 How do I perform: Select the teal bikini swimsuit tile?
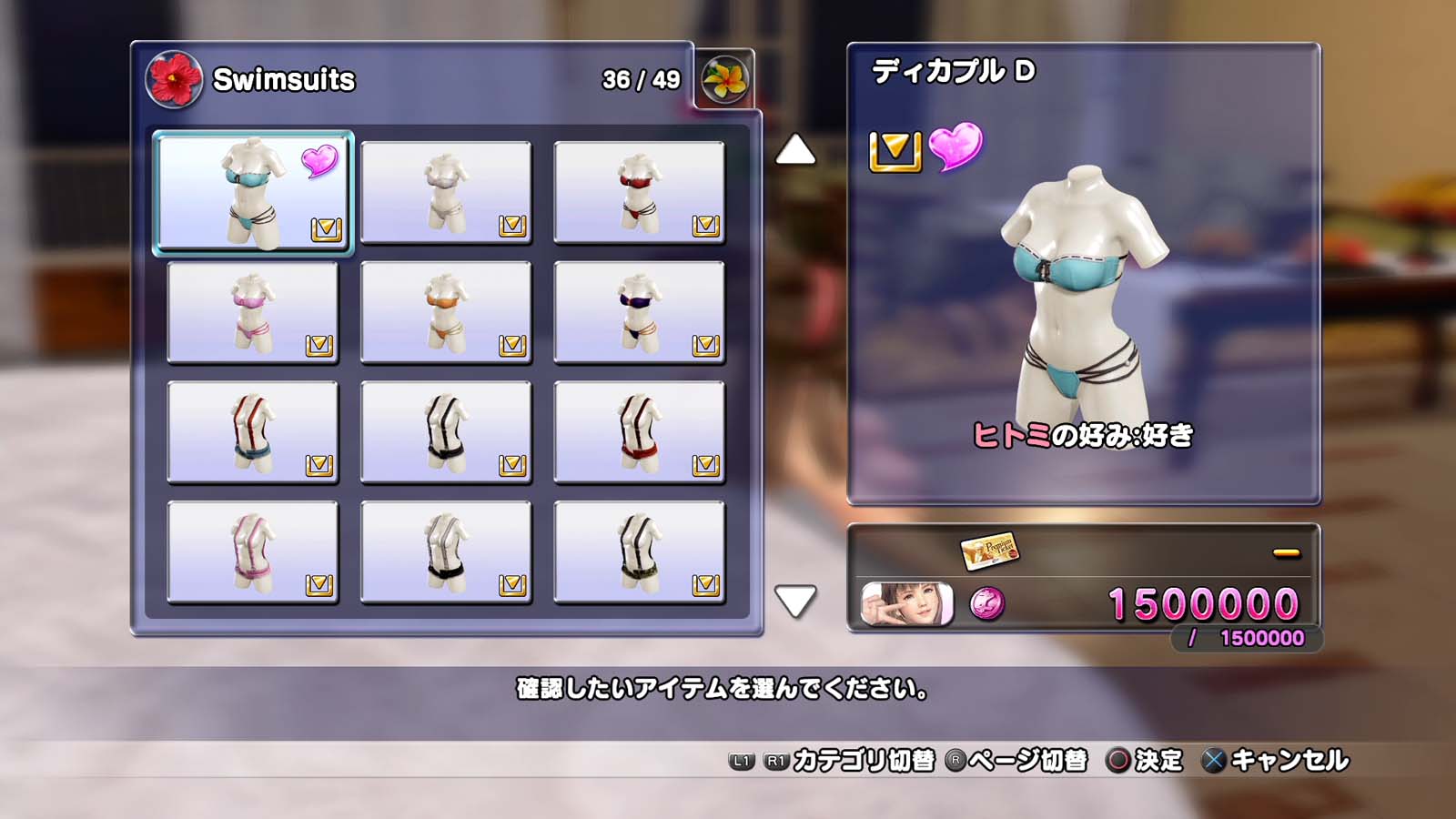coord(252,192)
